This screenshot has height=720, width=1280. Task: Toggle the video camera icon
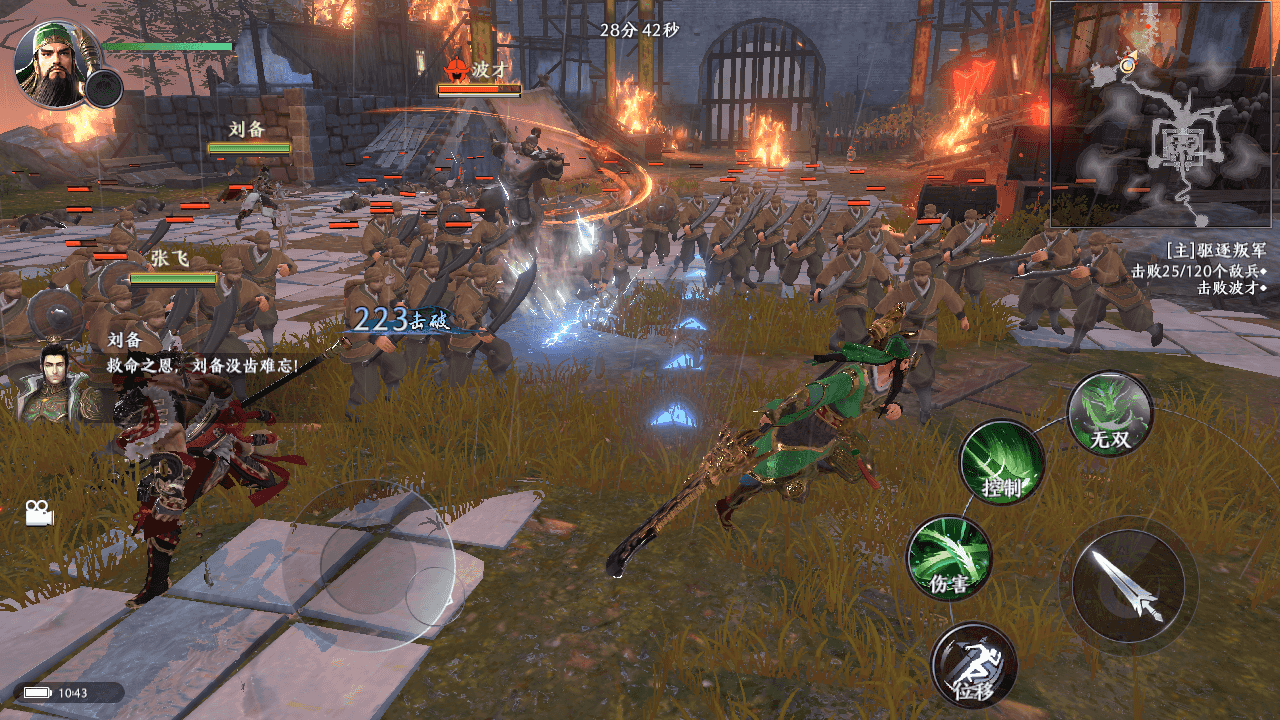39,513
